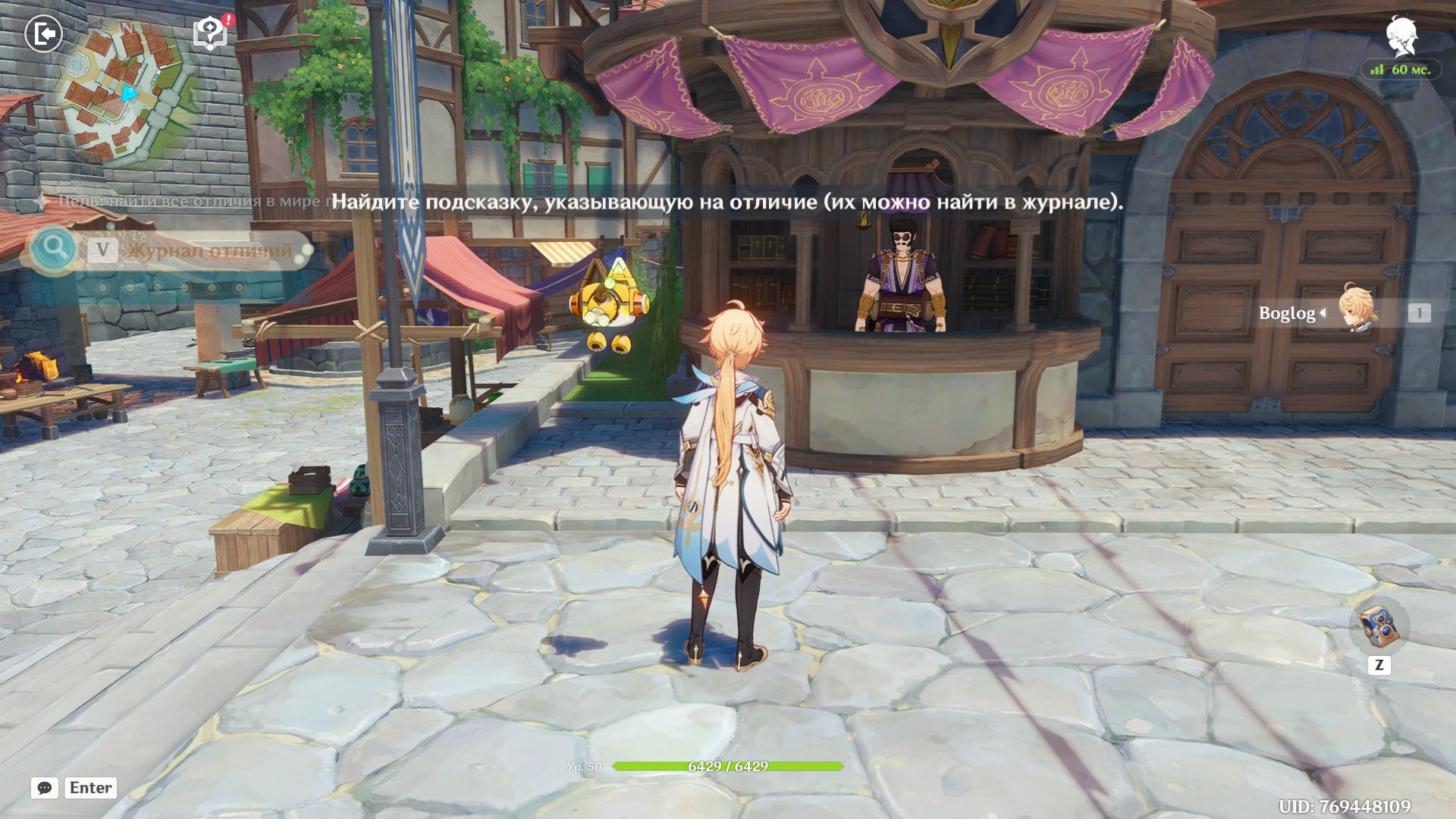1456x819 pixels.
Task: Open the minimap
Action: click(x=124, y=91)
